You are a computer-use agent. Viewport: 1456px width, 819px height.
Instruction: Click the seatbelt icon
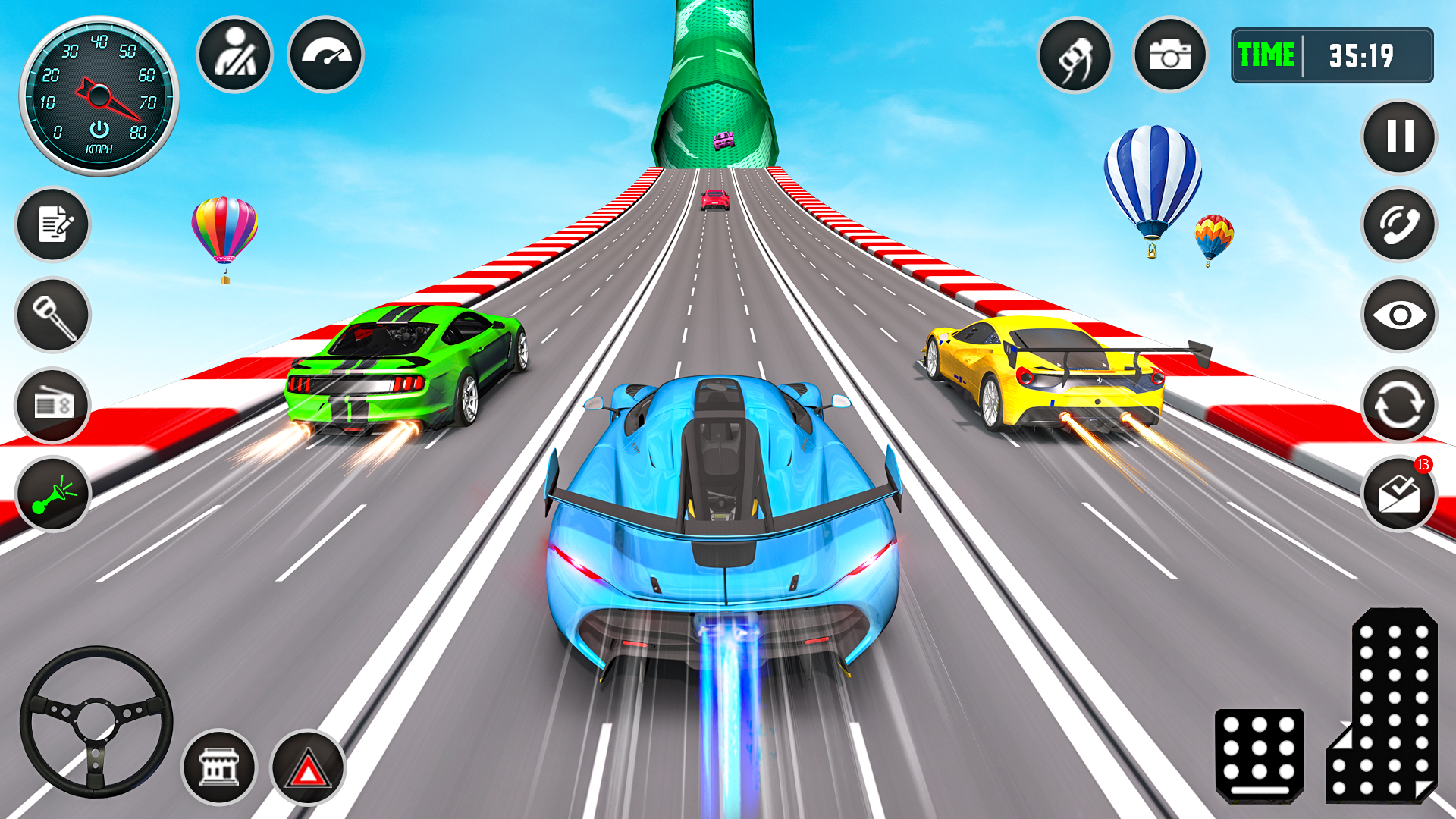234,55
